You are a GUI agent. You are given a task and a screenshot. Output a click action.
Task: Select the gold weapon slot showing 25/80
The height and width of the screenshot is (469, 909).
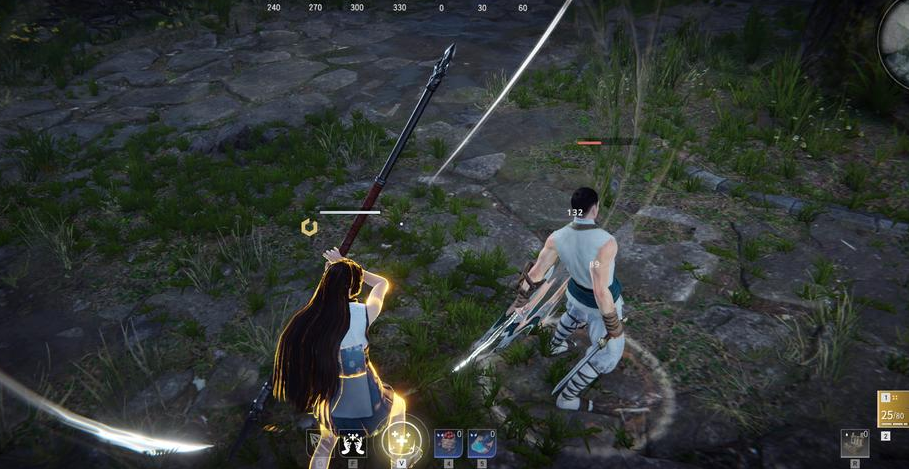tap(892, 409)
